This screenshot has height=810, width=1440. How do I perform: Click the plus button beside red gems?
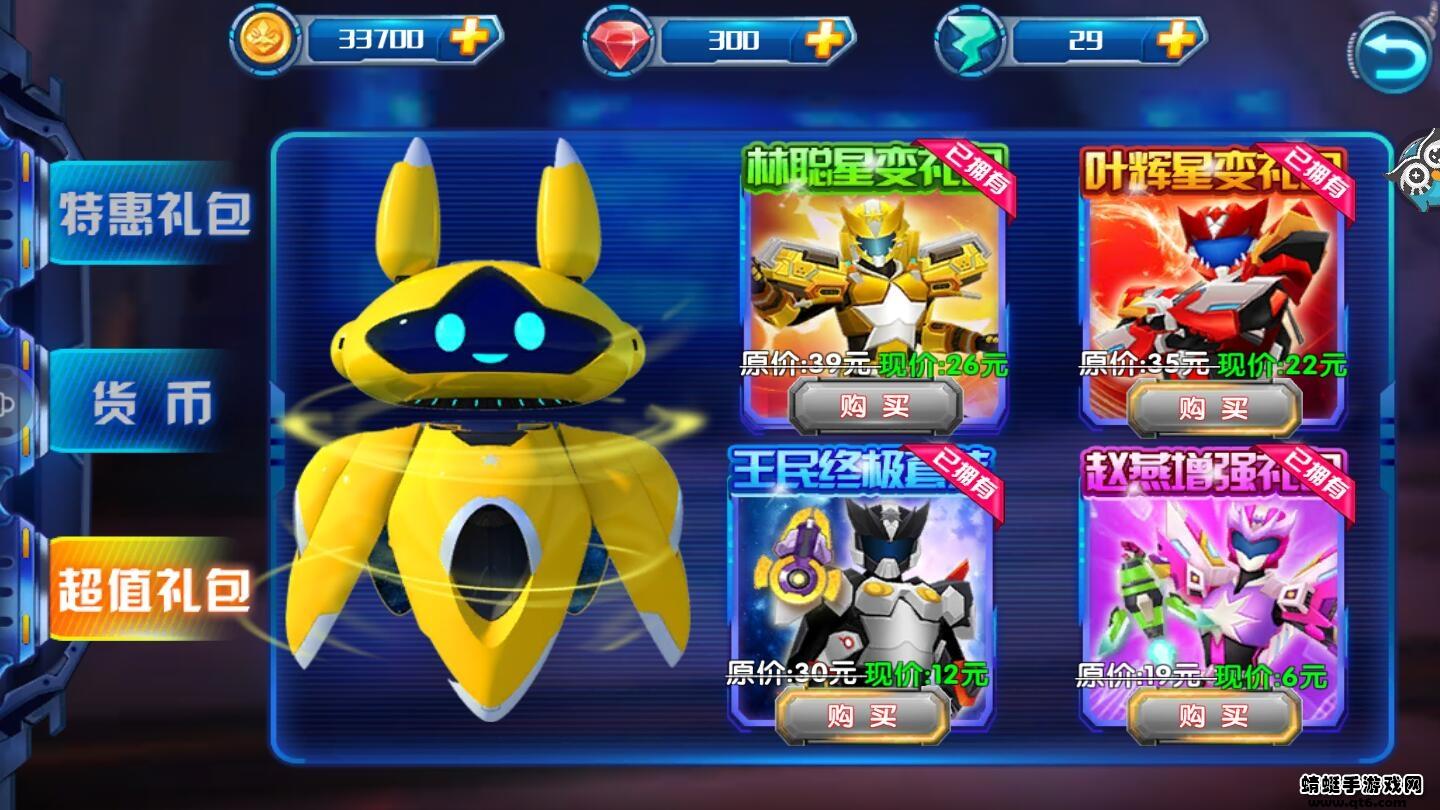point(823,40)
